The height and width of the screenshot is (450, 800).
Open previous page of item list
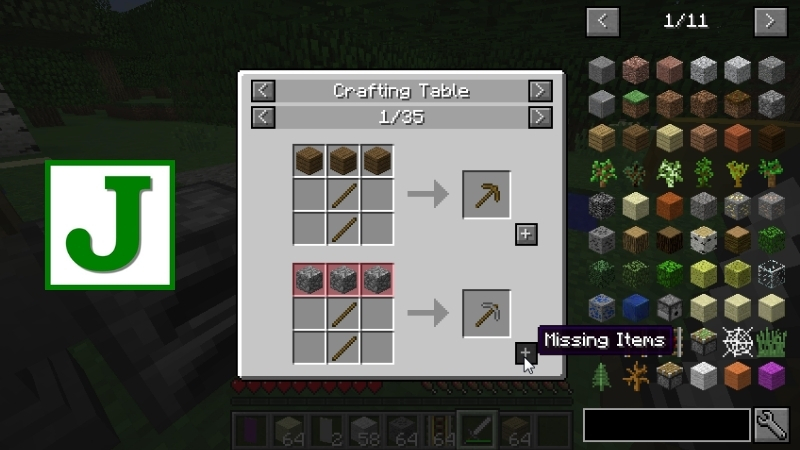(x=602, y=20)
